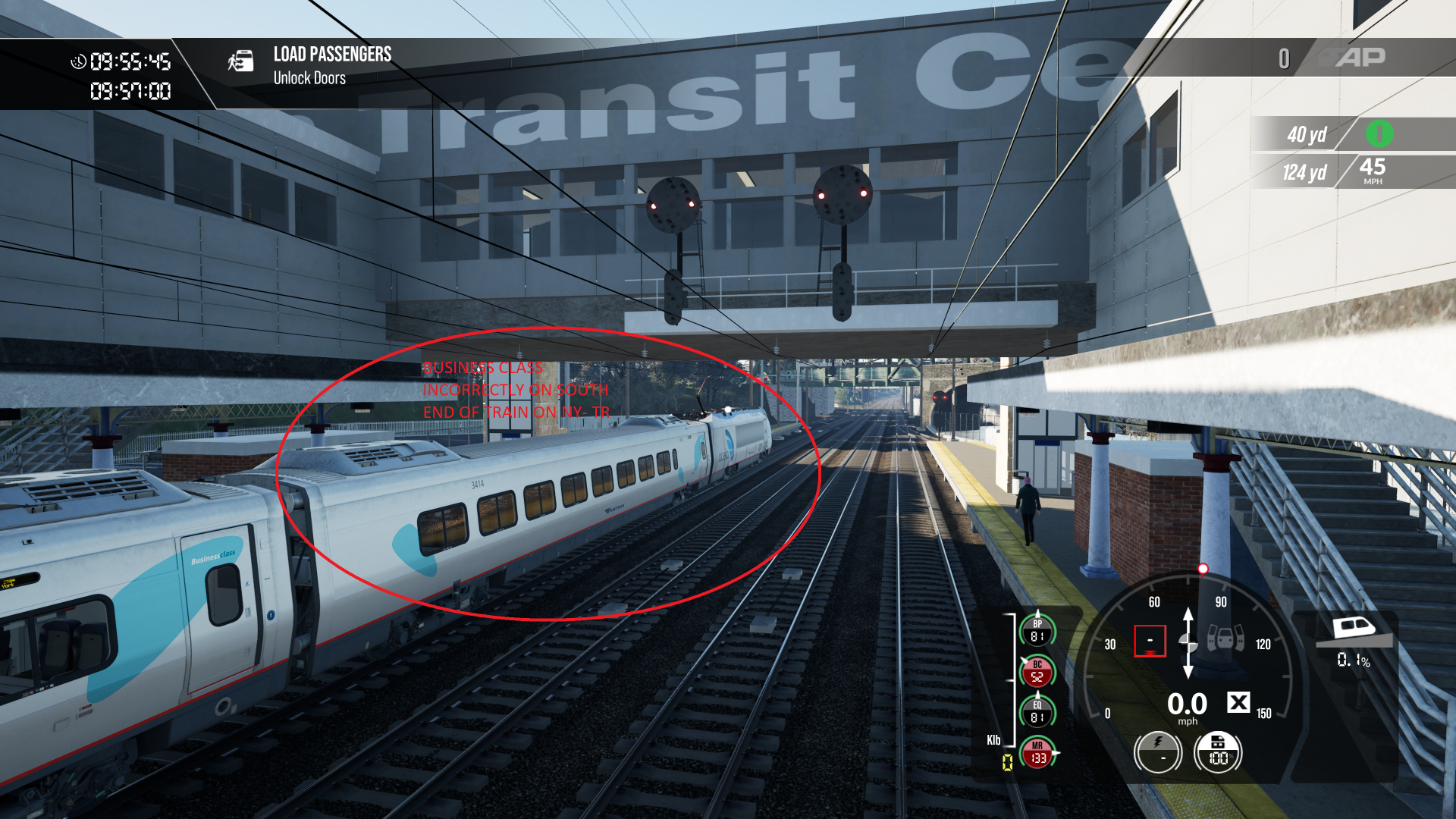Image resolution: width=1456 pixels, height=819 pixels.
Task: Select the lightning bolt power gauge
Action: tap(1158, 752)
